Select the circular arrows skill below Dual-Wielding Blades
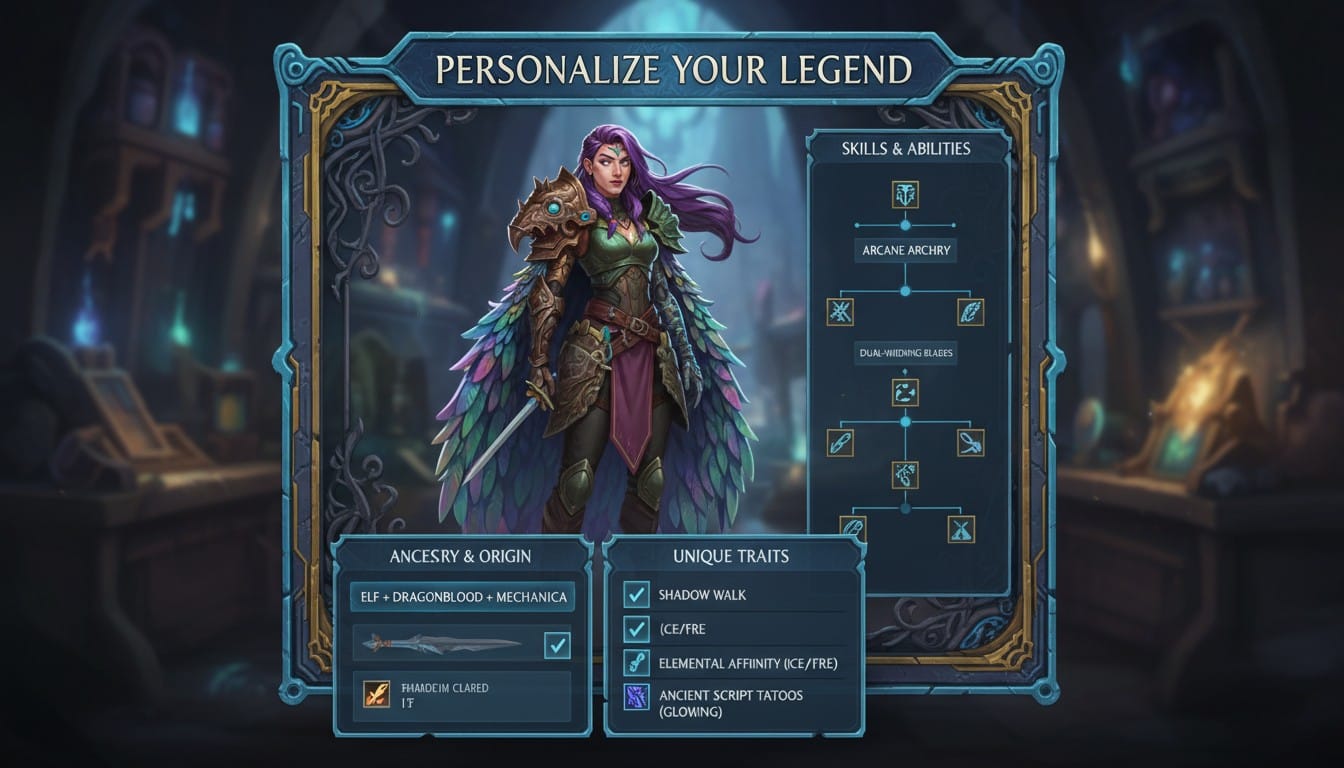Viewport: 1344px width, 768px height. [905, 392]
